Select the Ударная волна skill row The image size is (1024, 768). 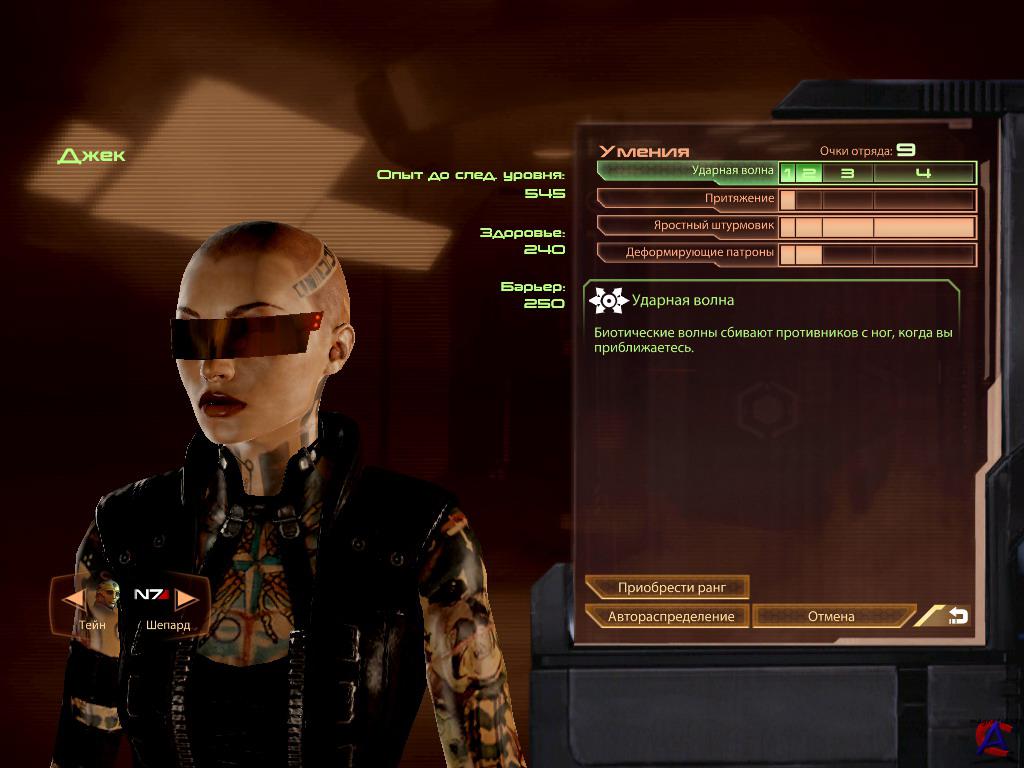pos(688,172)
